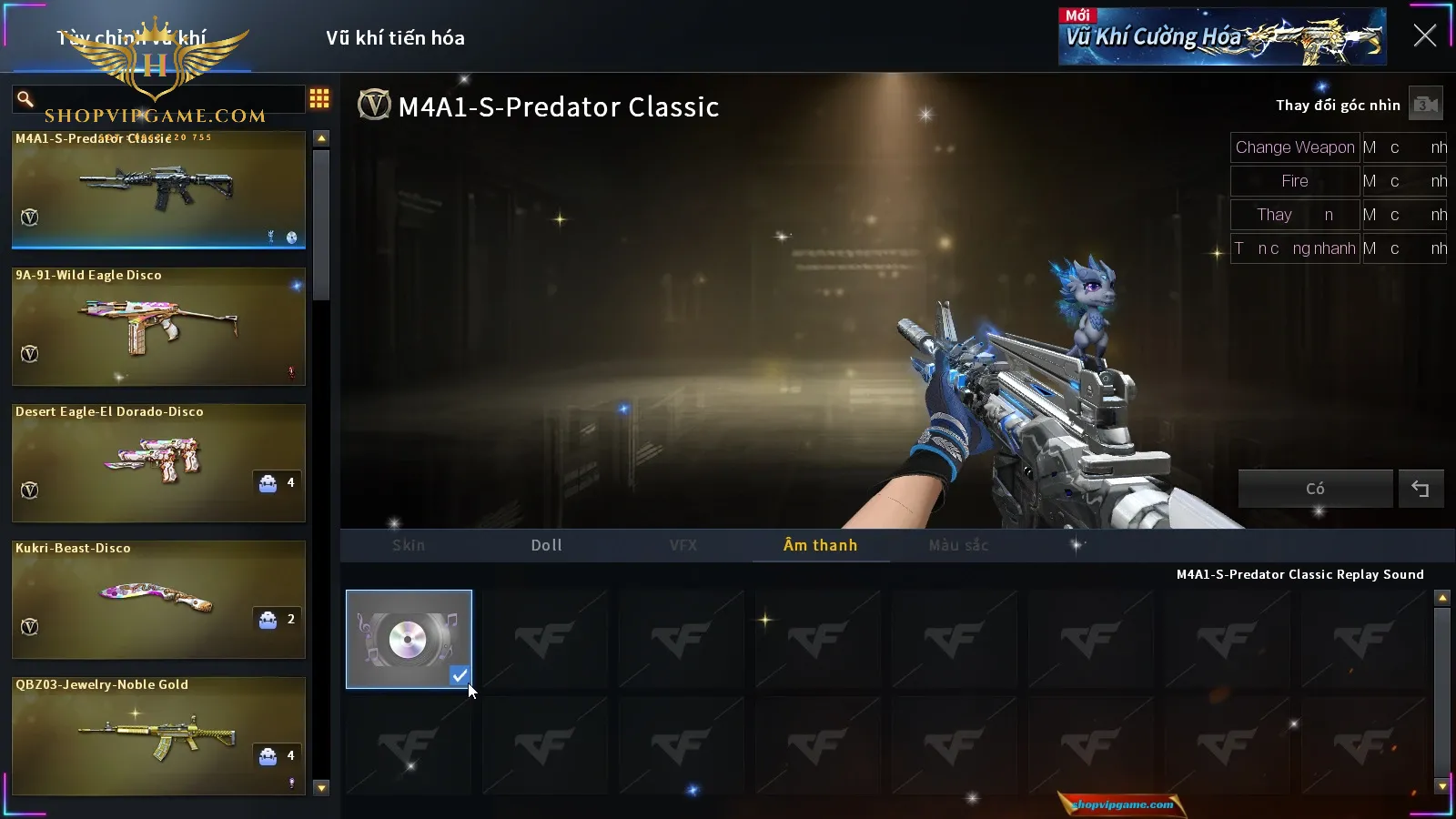This screenshot has height=819, width=1456.
Task: Open the VFX tab
Action: (682, 545)
